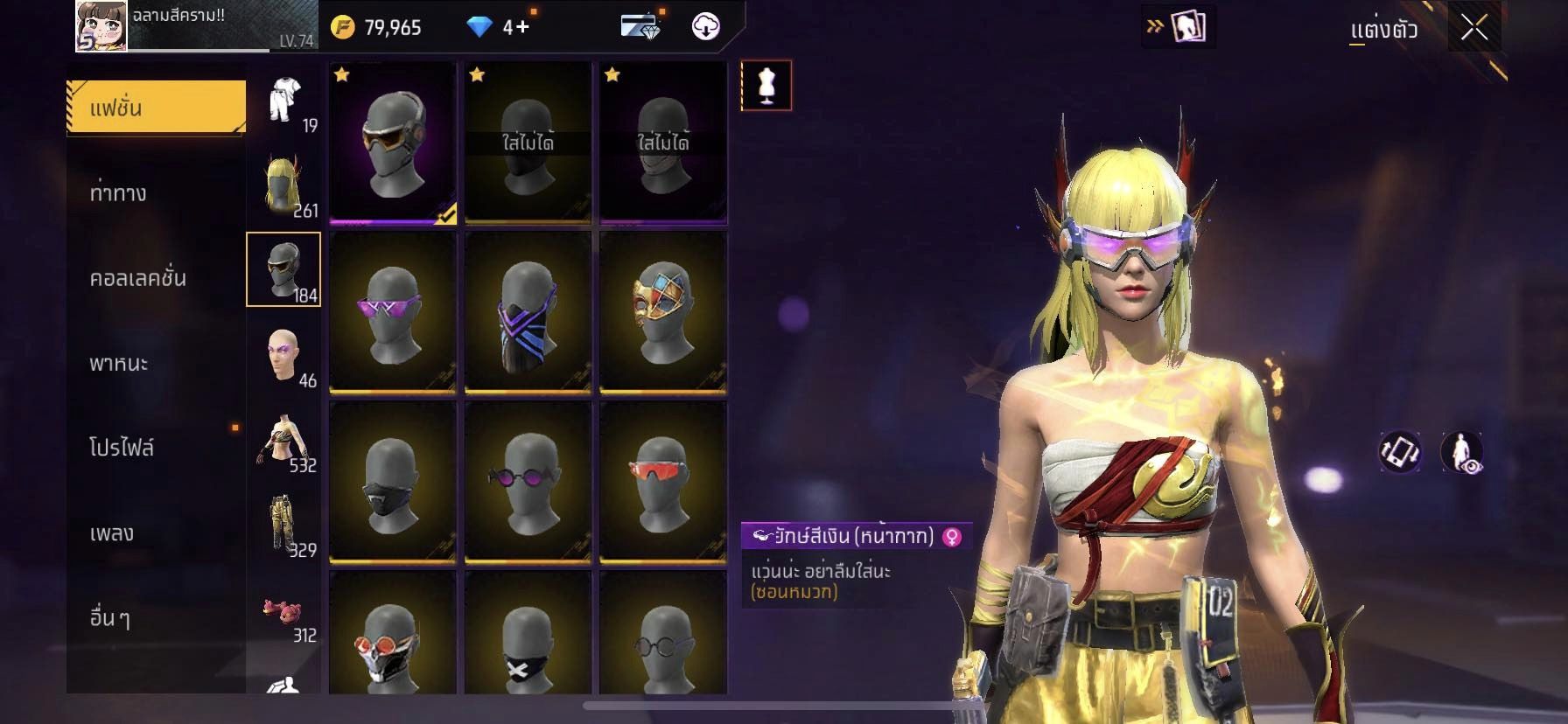Image resolution: width=1568 pixels, height=724 pixels.
Task: Choose the gold pants category
Action: 284,524
